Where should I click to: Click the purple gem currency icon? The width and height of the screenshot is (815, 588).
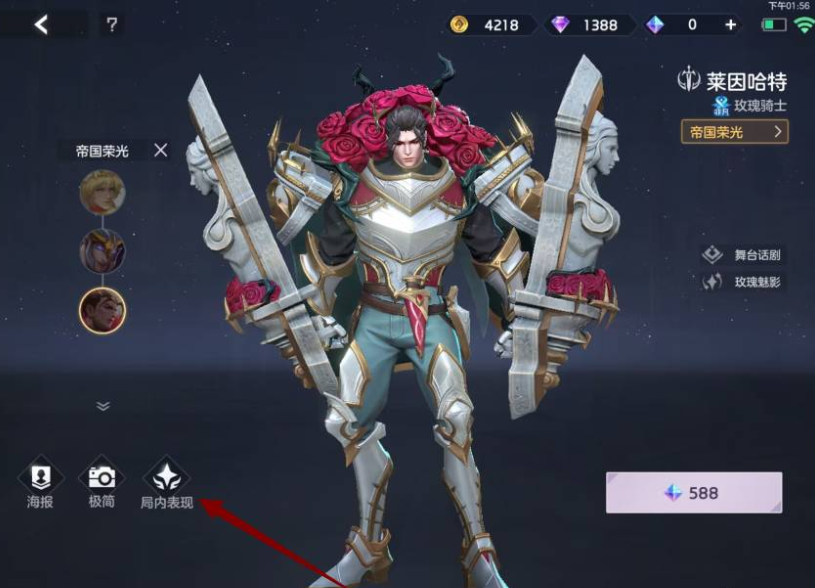pyautogui.click(x=560, y=25)
